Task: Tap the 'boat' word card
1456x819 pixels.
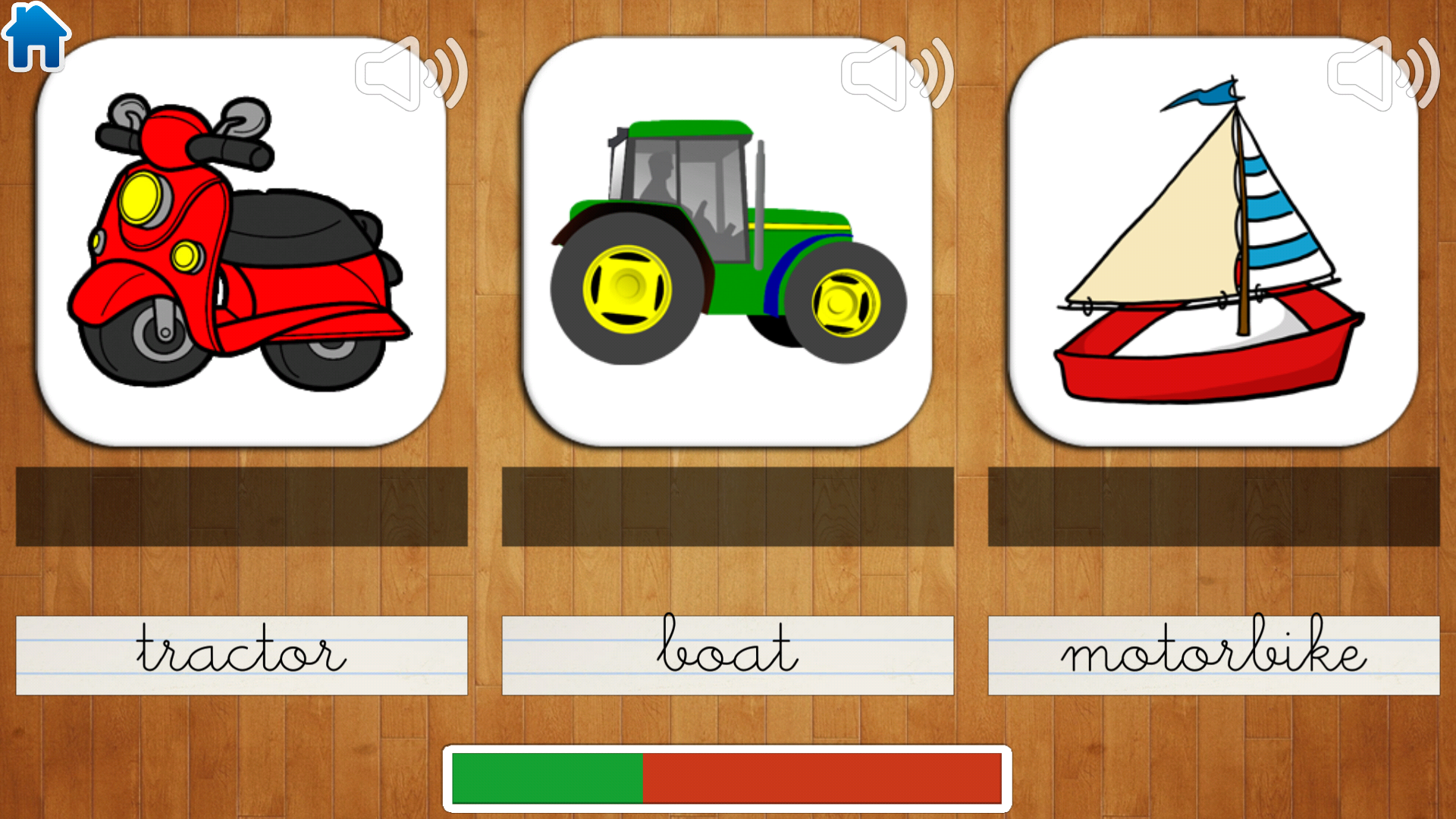Action: point(726,655)
